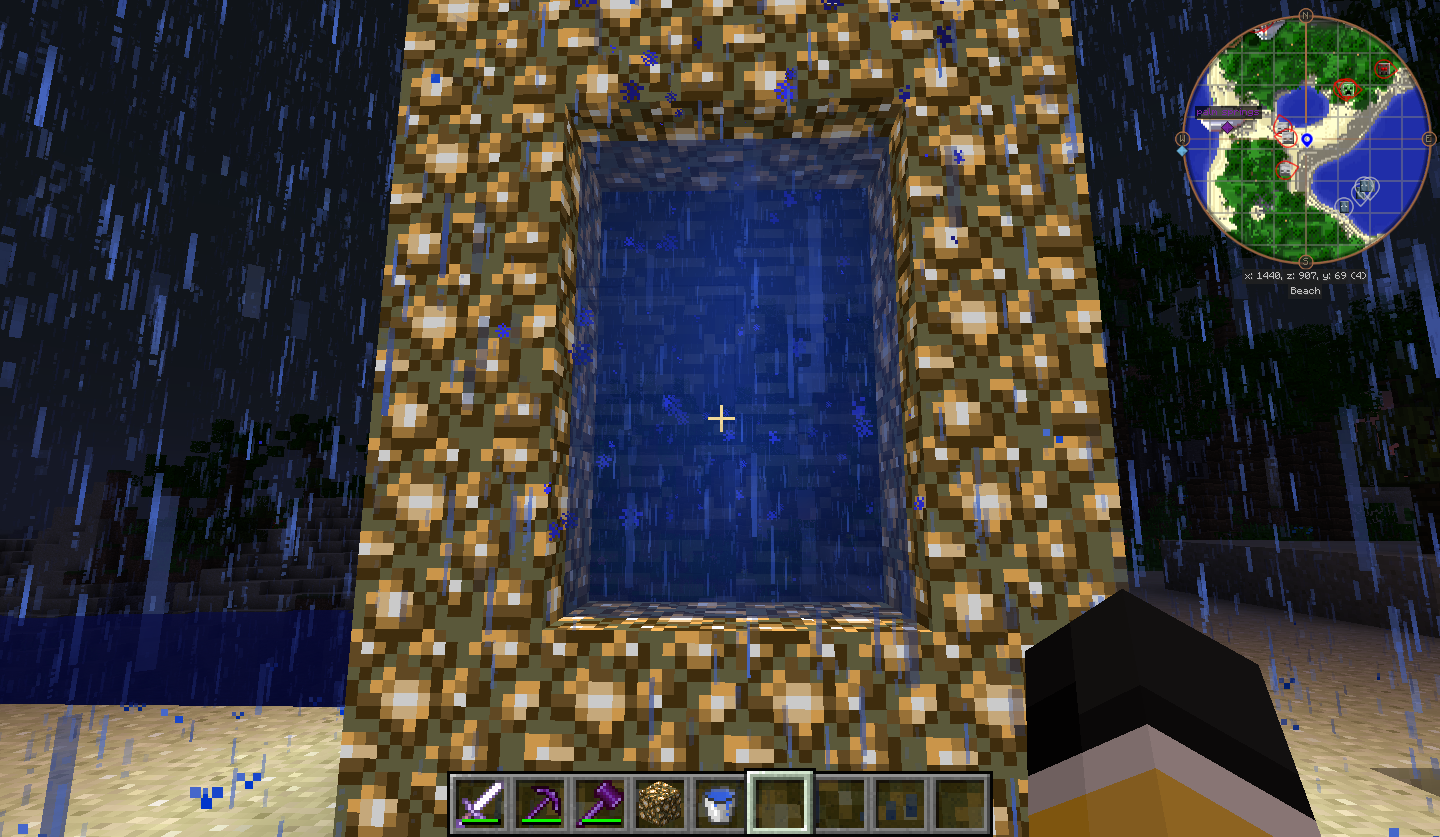Click the purple Palm Springs waypoint diamond
This screenshot has width=1440, height=837.
pos(1227,126)
